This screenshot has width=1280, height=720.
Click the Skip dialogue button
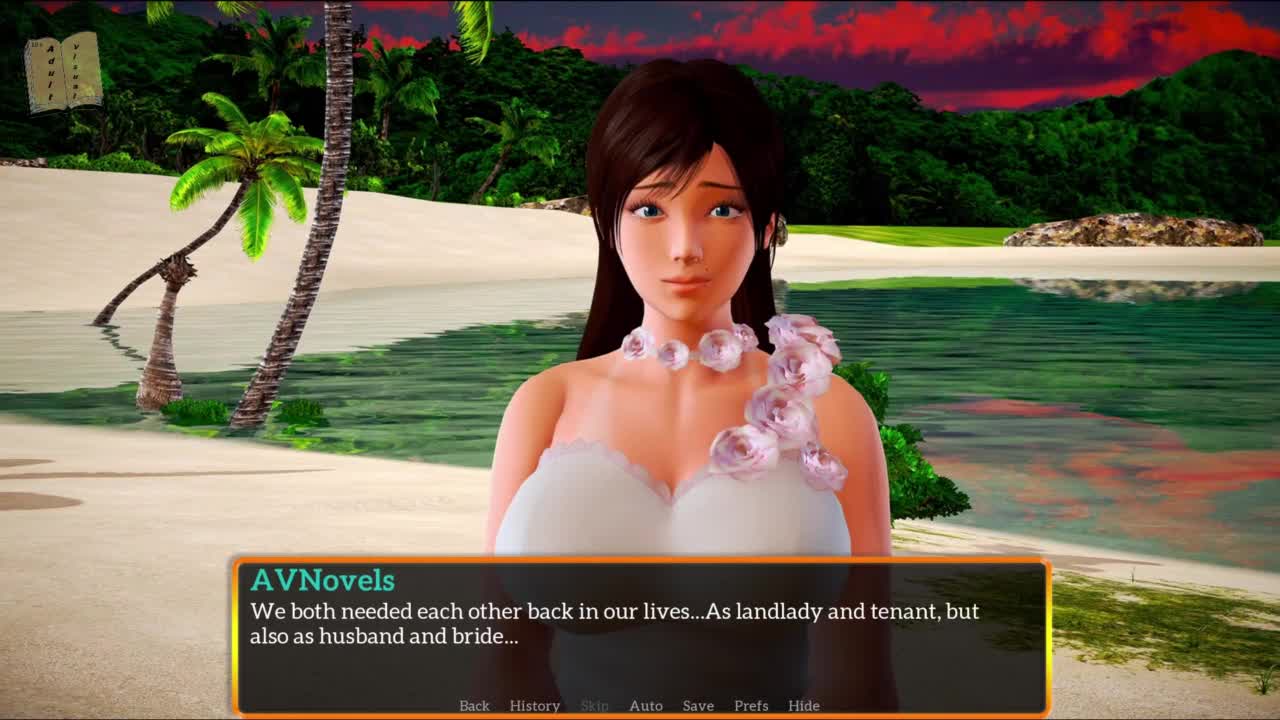[x=594, y=705]
